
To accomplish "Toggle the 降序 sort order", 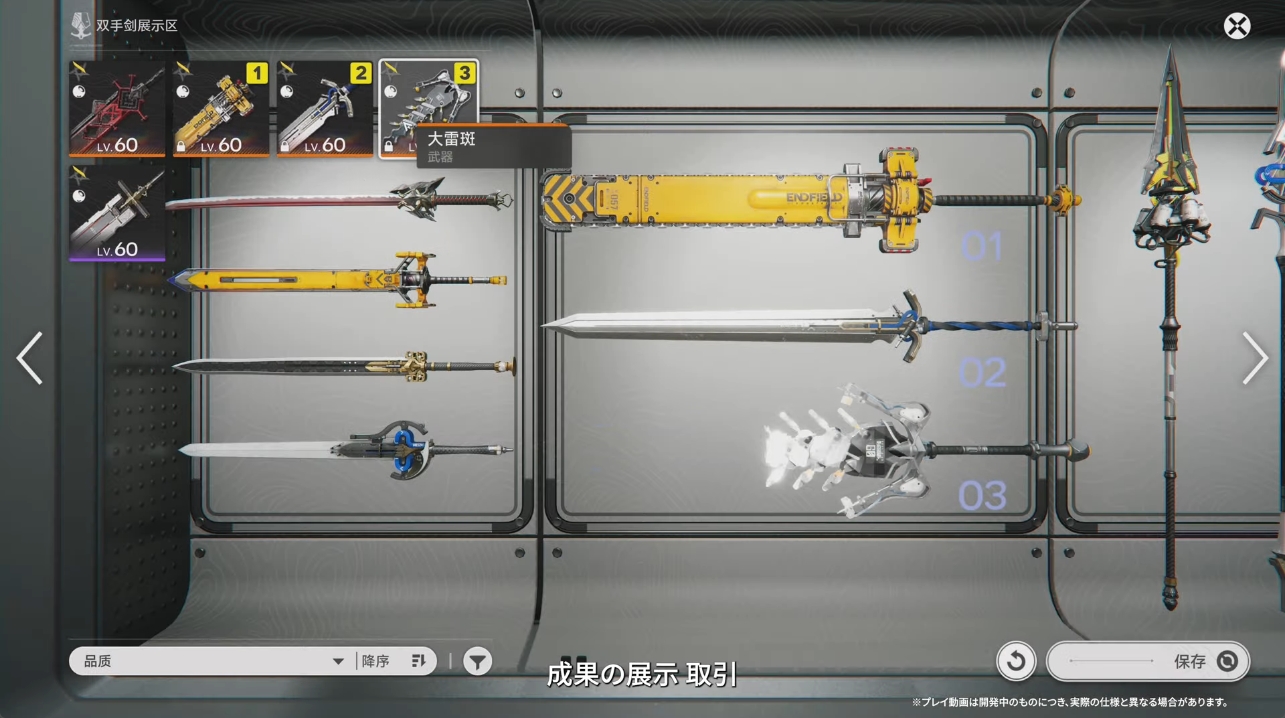I will tap(394, 661).
